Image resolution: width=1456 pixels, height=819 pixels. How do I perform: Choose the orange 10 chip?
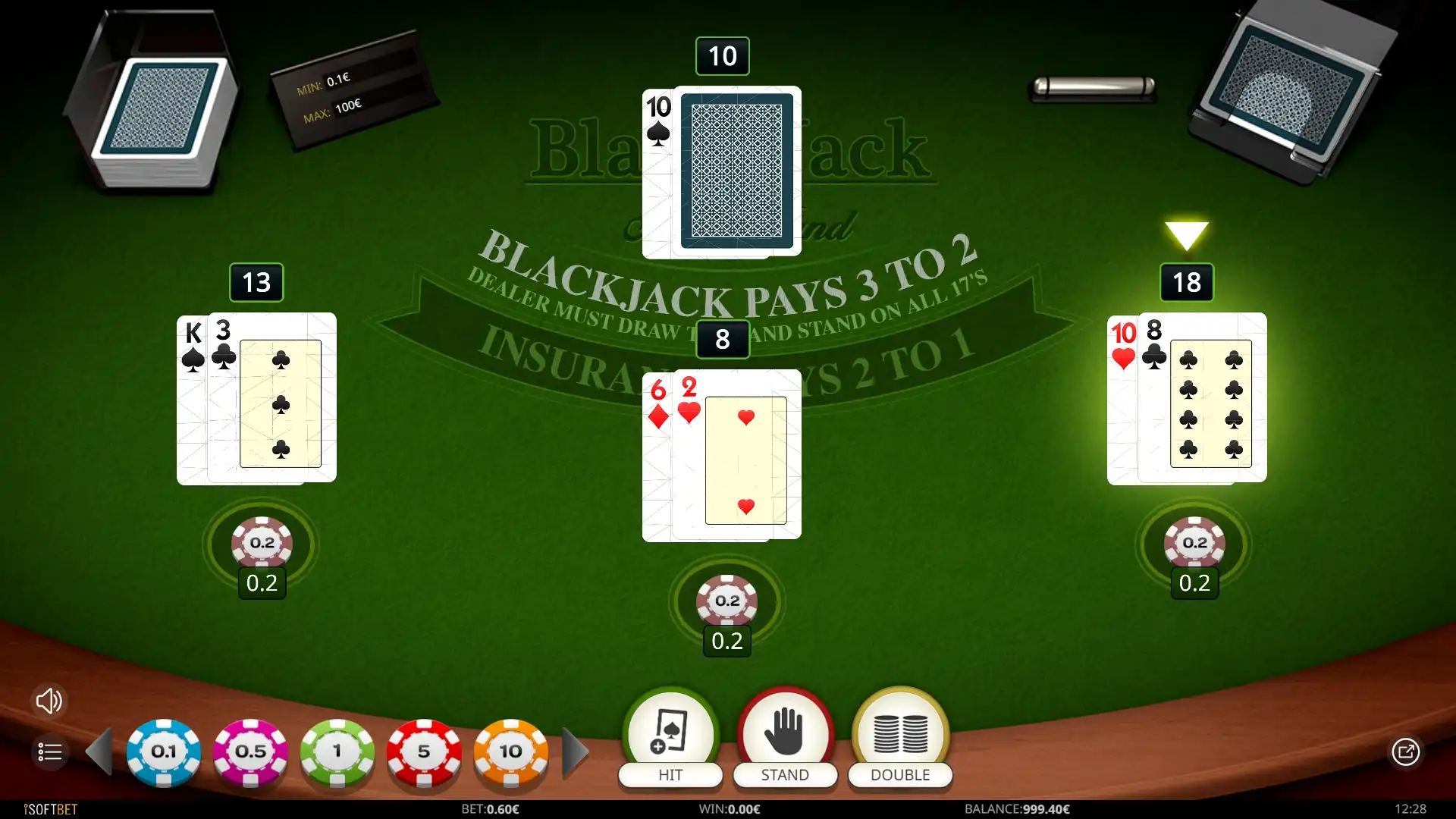coord(511,752)
